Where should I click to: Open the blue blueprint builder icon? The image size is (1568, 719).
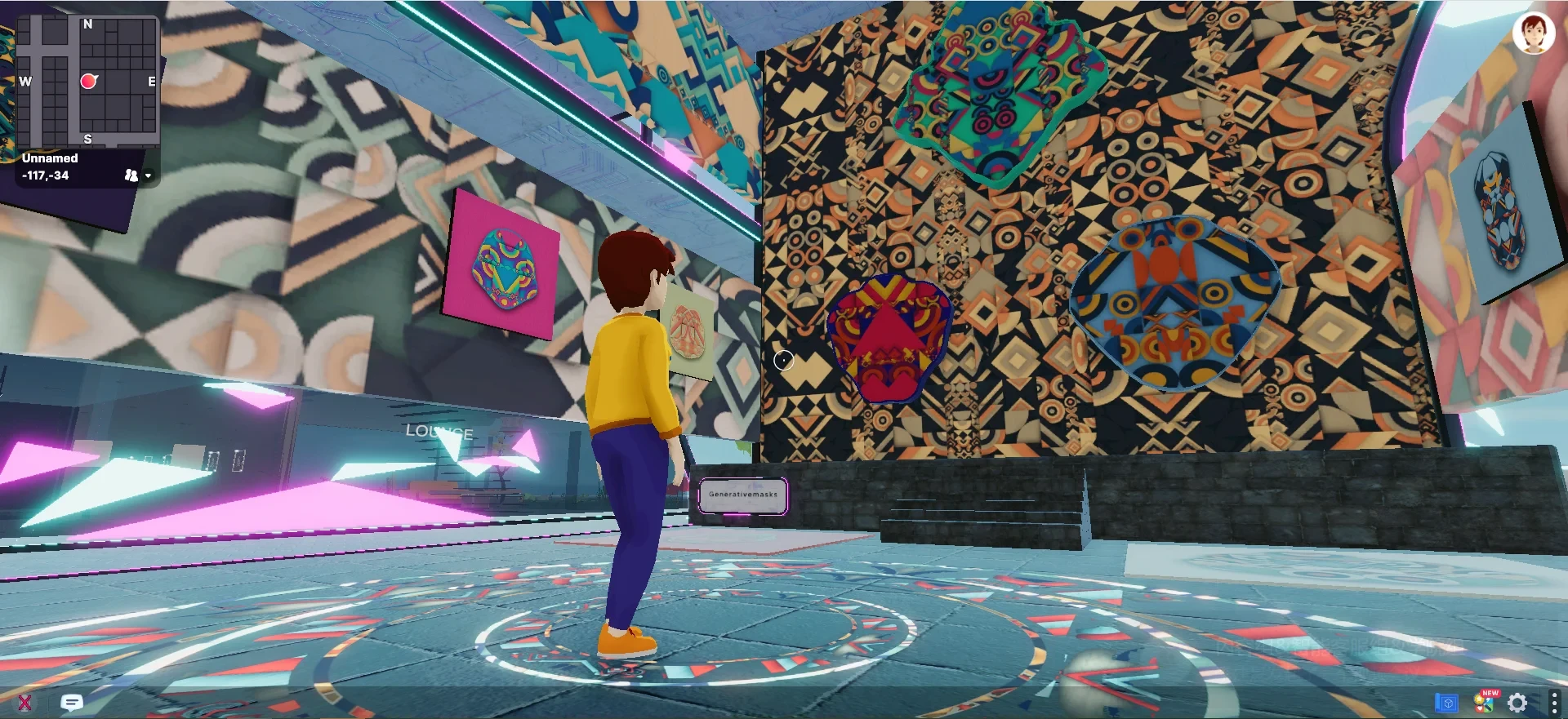[x=1446, y=702]
